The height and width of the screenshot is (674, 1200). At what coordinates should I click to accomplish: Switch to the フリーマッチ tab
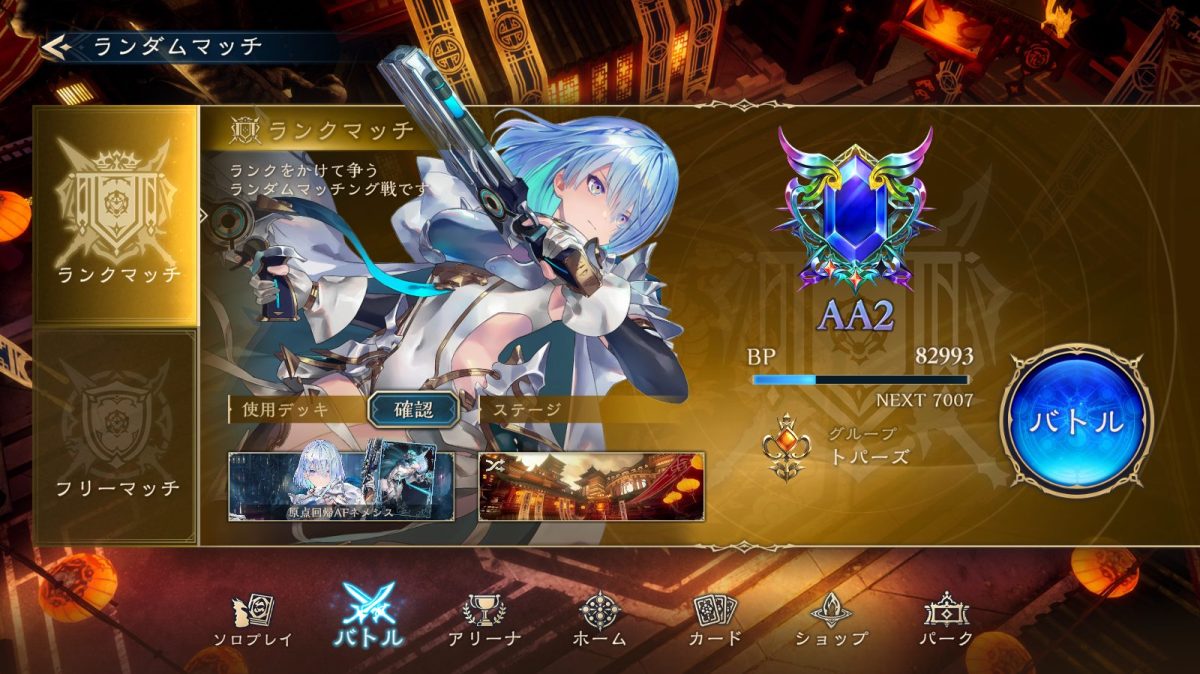[x=116, y=437]
